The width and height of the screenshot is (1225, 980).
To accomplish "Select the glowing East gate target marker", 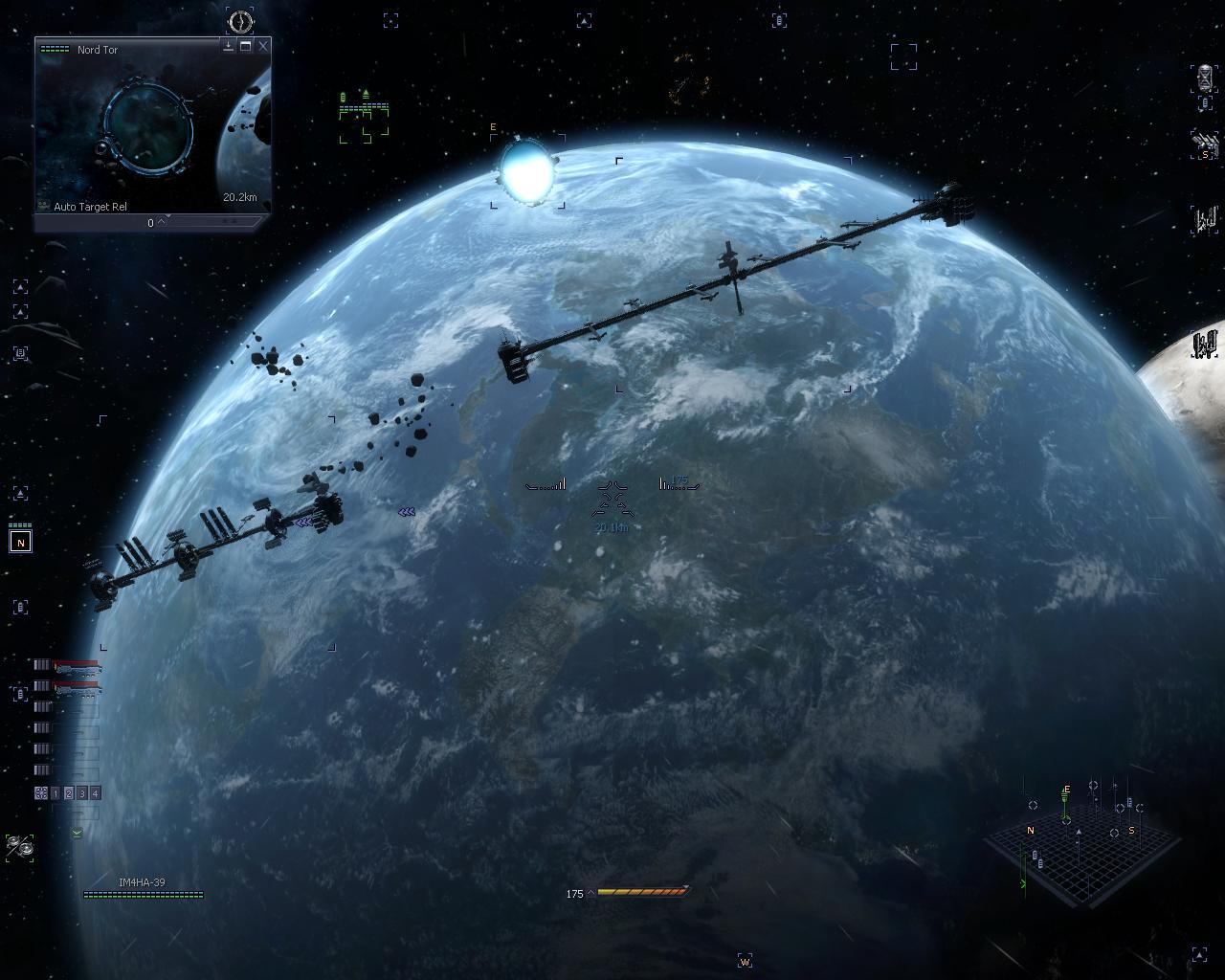I will [526, 170].
